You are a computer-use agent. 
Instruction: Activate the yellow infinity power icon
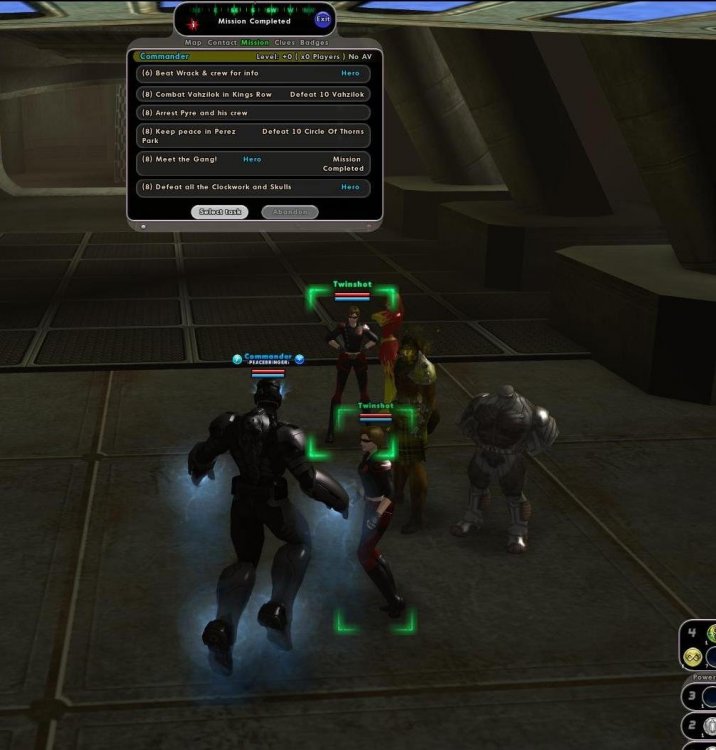coord(693,657)
